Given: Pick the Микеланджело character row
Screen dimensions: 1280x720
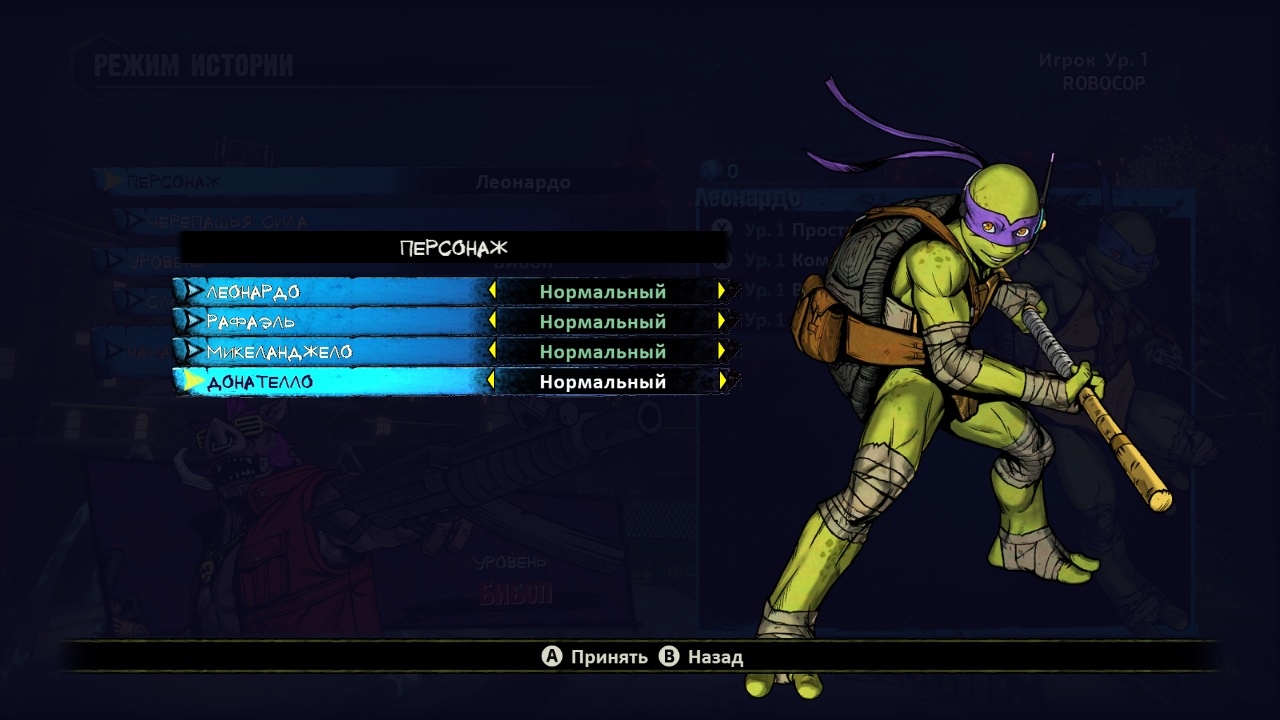Looking at the screenshot, I should click(x=330, y=352).
